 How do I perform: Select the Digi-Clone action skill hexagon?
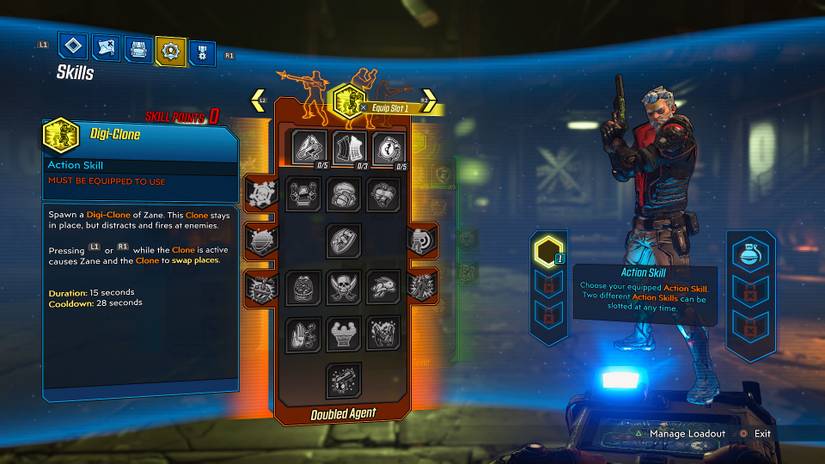click(x=347, y=100)
